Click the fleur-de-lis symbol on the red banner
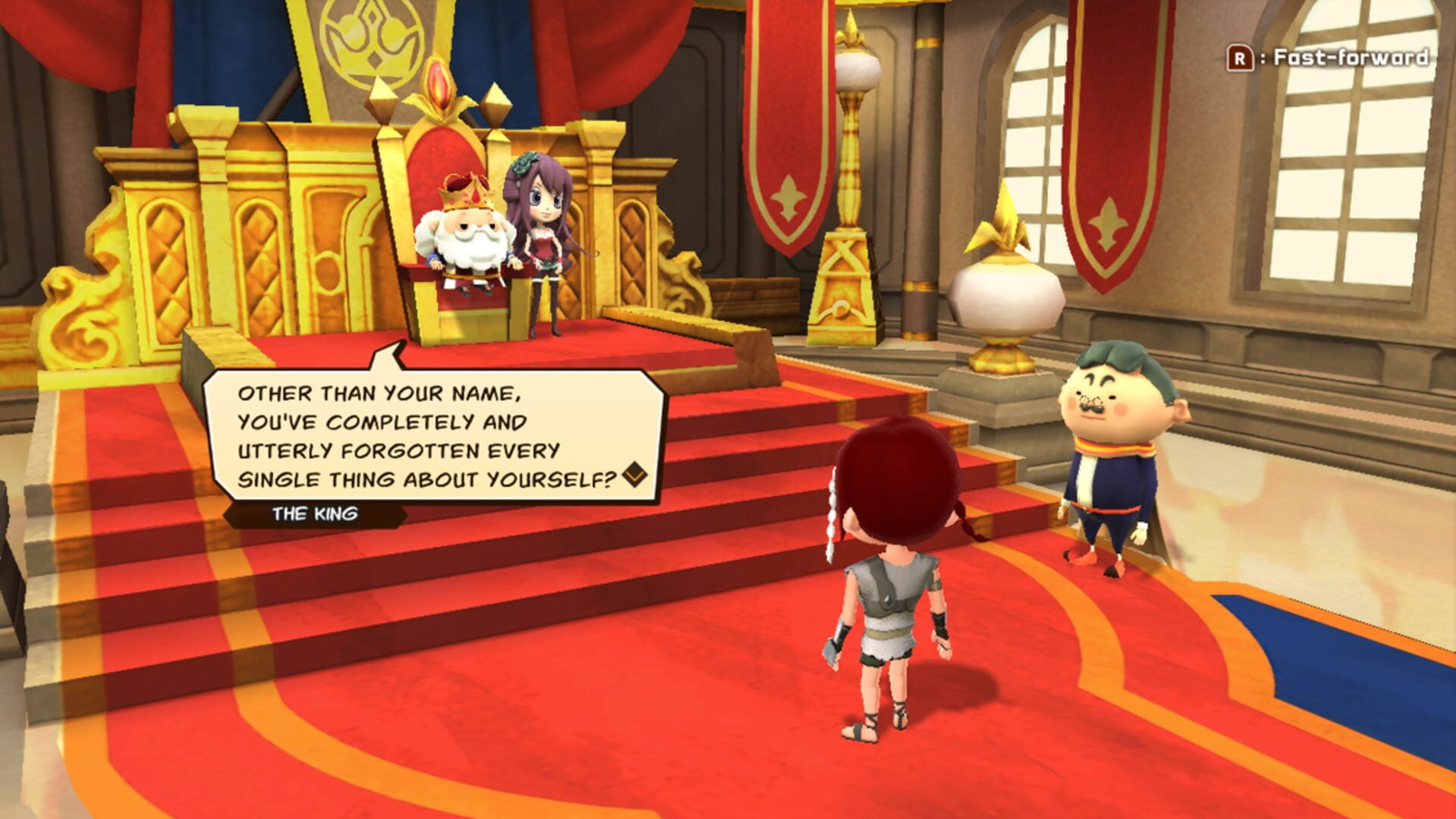1456x819 pixels. (1108, 220)
